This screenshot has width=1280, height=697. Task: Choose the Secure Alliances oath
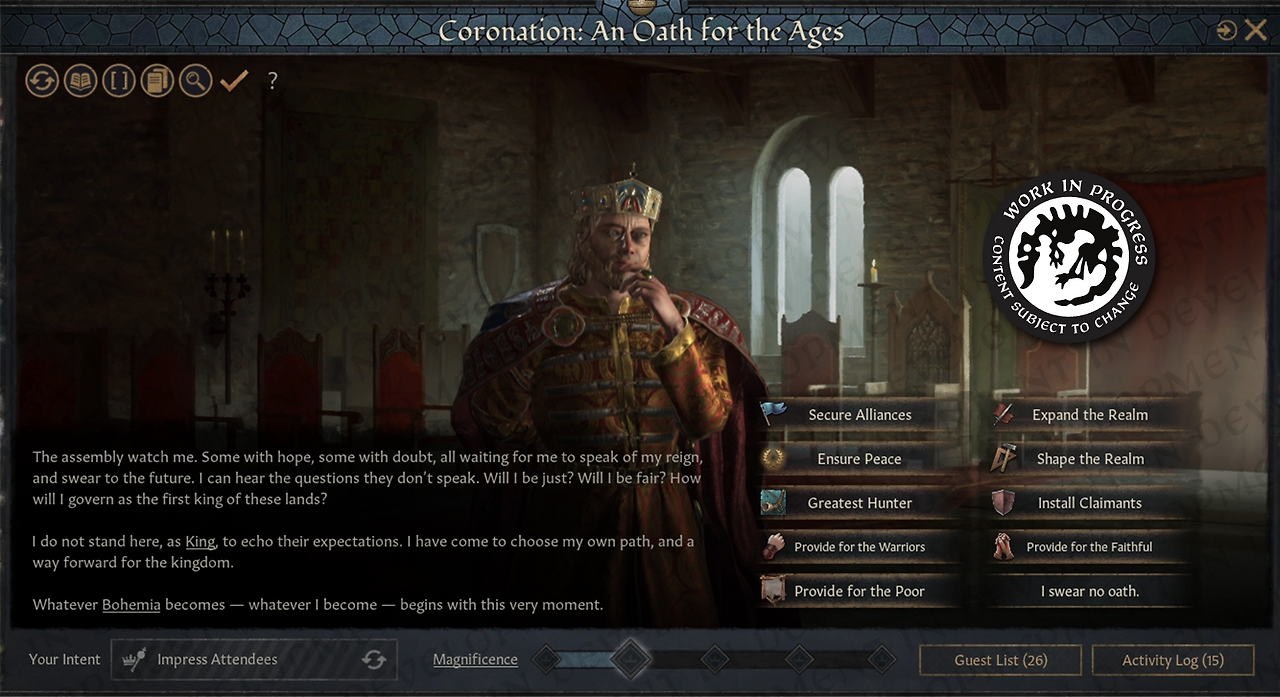click(860, 415)
